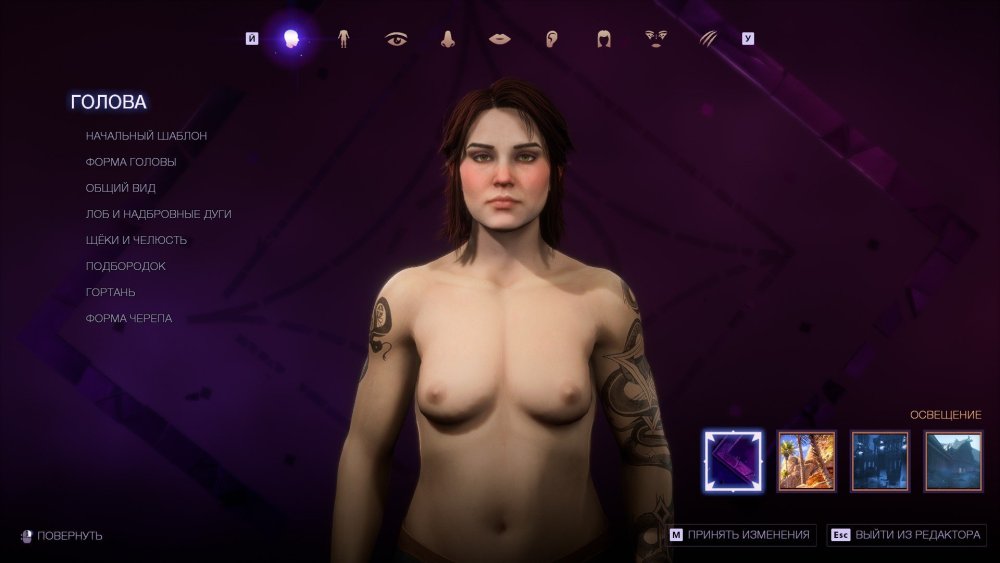The image size is (1000, 563).
Task: Choose the ЩЁКИ И ЧЕЛЮСТЬ entry
Action: tap(136, 240)
